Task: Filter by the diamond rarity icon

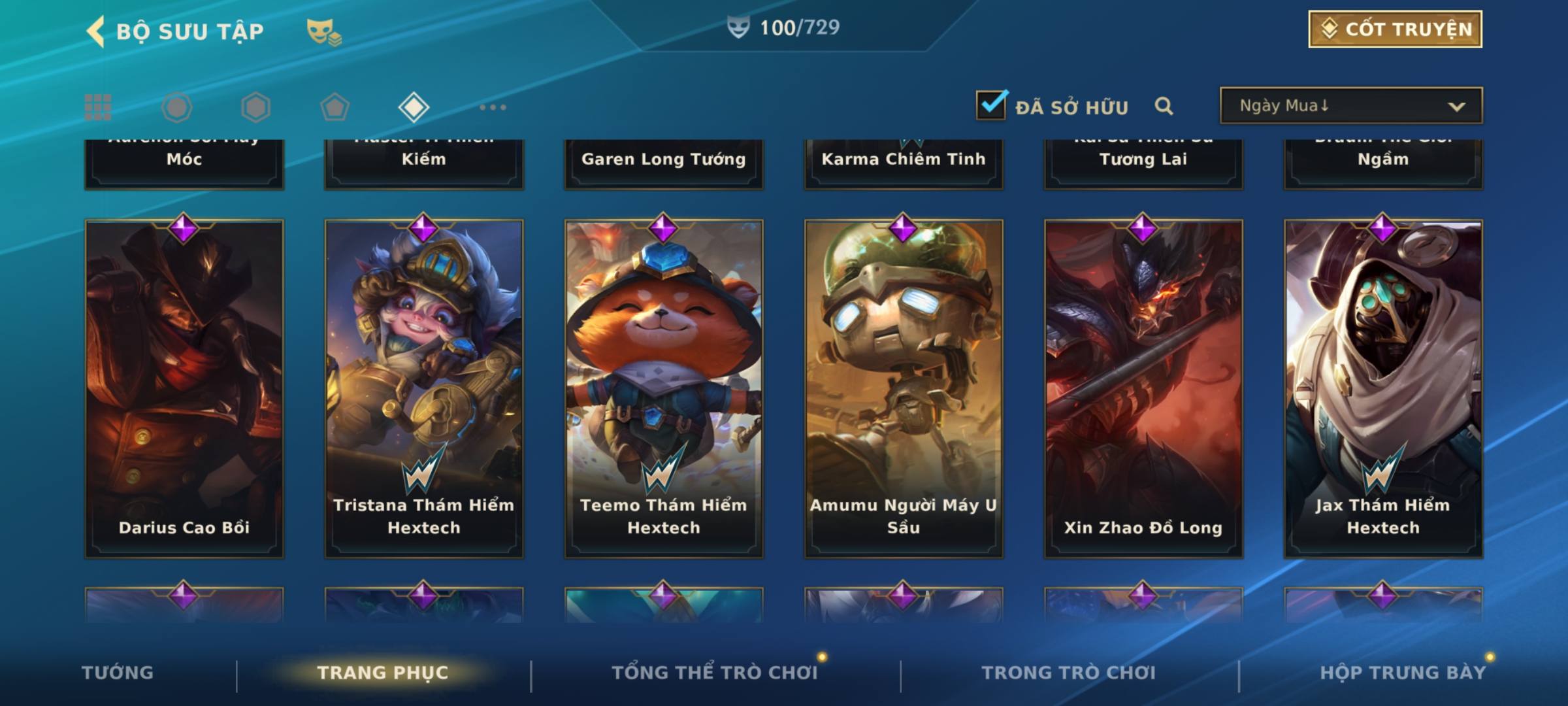Action: pyautogui.click(x=414, y=107)
